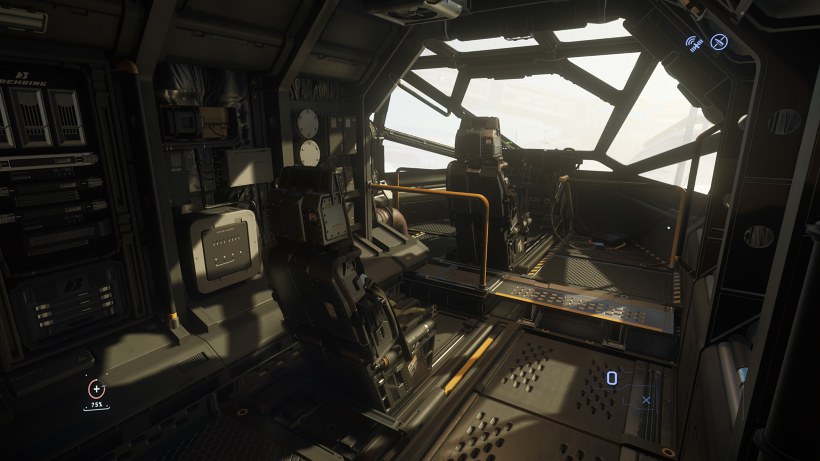Click the X weapon indicator icon
Image resolution: width=820 pixels, height=461 pixels.
coord(646,400)
